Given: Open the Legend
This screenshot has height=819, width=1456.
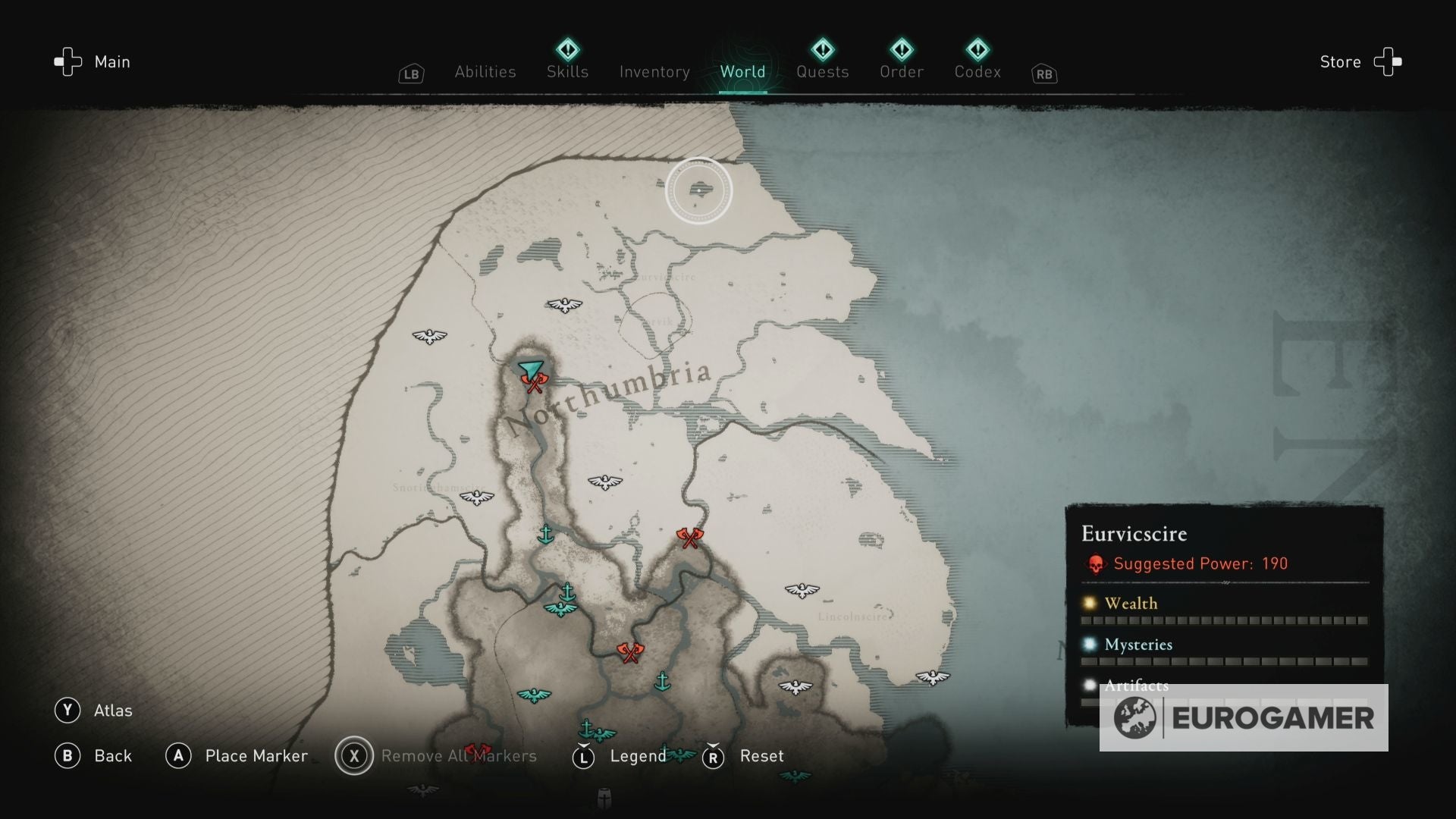Looking at the screenshot, I should point(639,756).
